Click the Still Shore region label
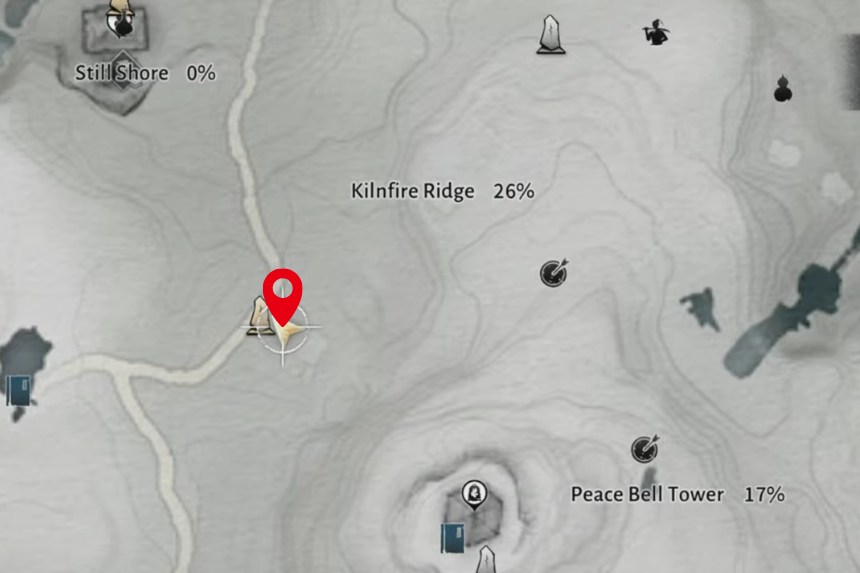The width and height of the screenshot is (860, 573). (122, 73)
